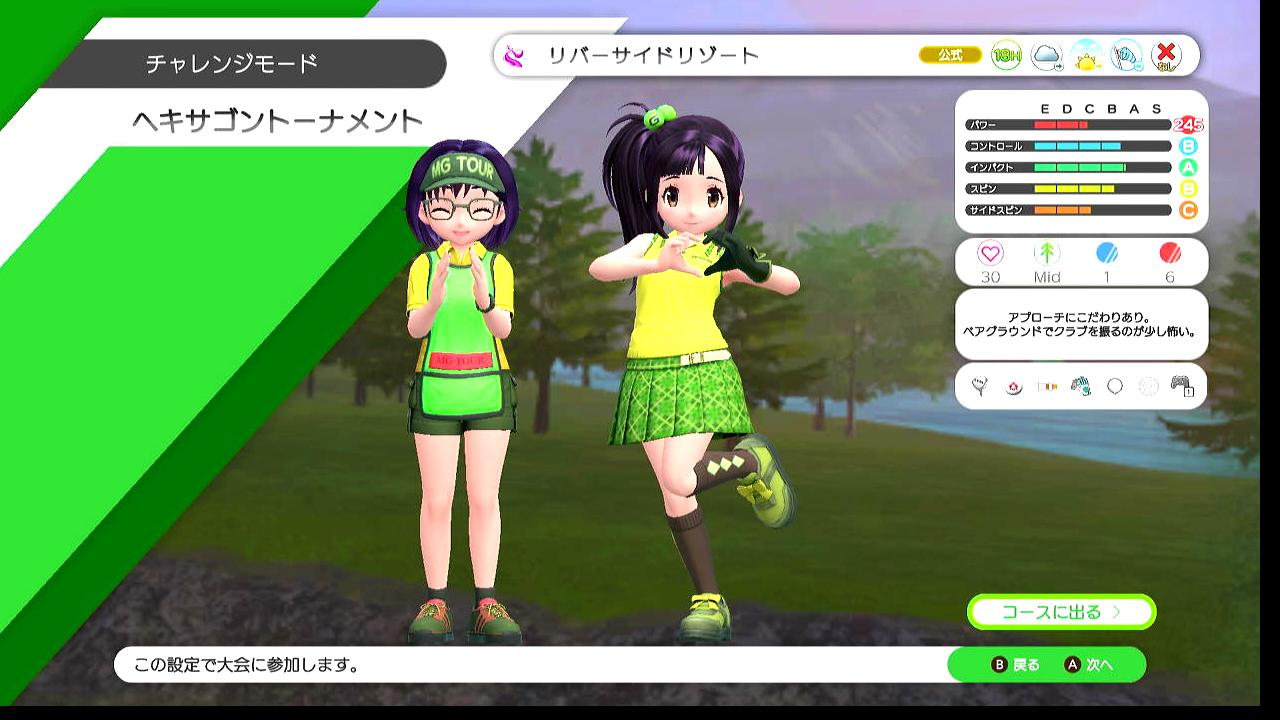Click the yellow 公式 badge

tap(950, 56)
